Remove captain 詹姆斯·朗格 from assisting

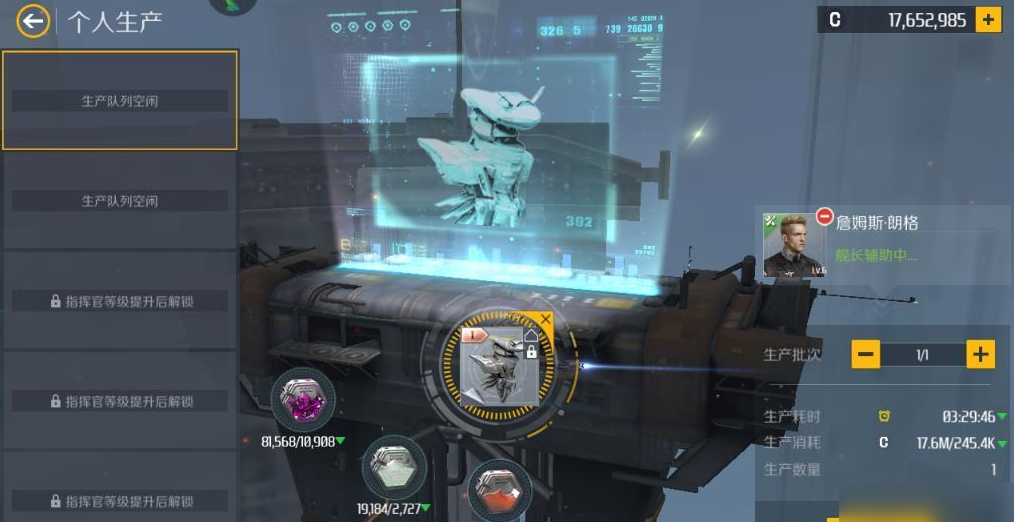(825, 216)
